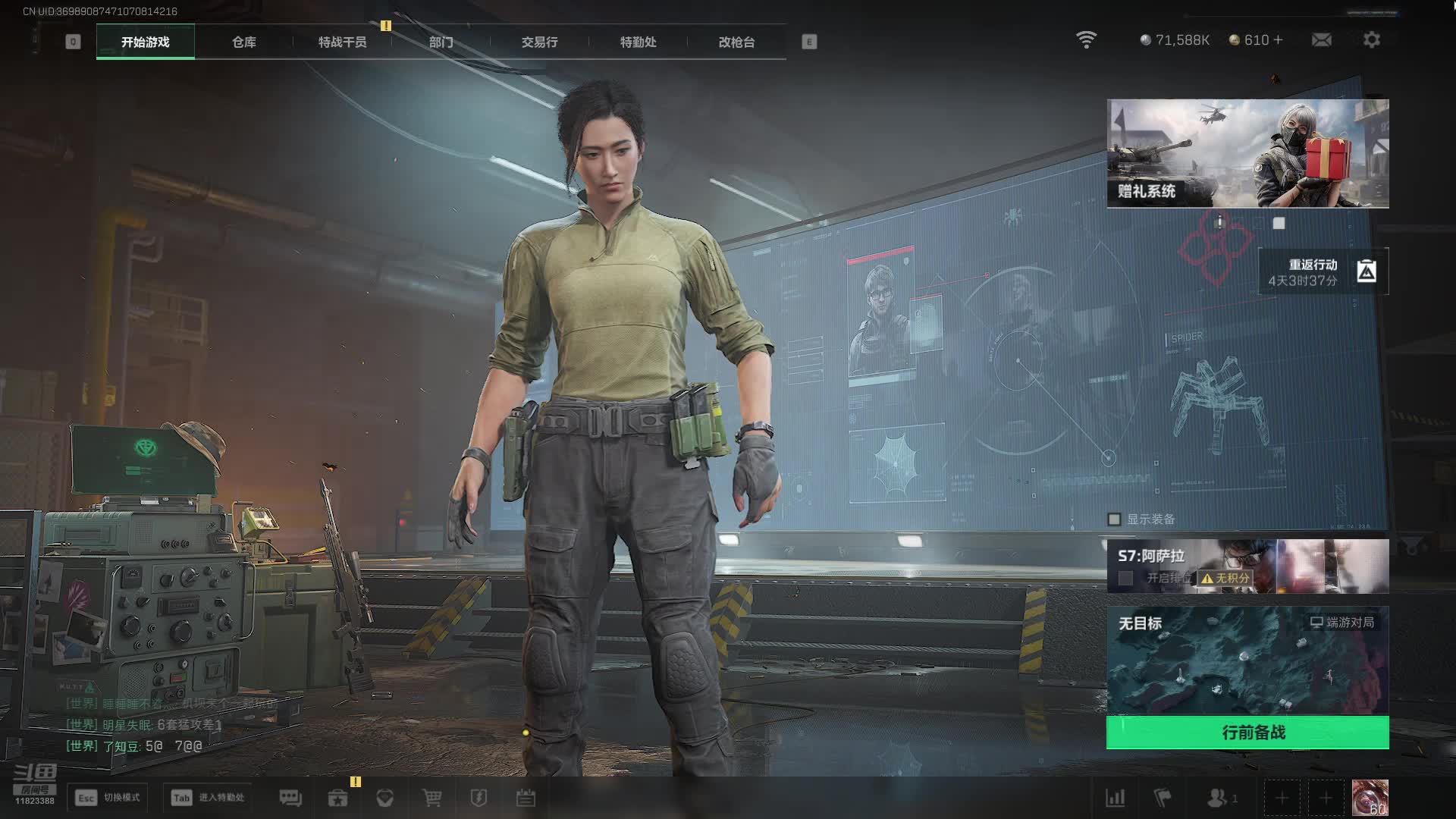Select the 无目标 map card
Viewport: 1456px width, 819px height.
click(1247, 660)
